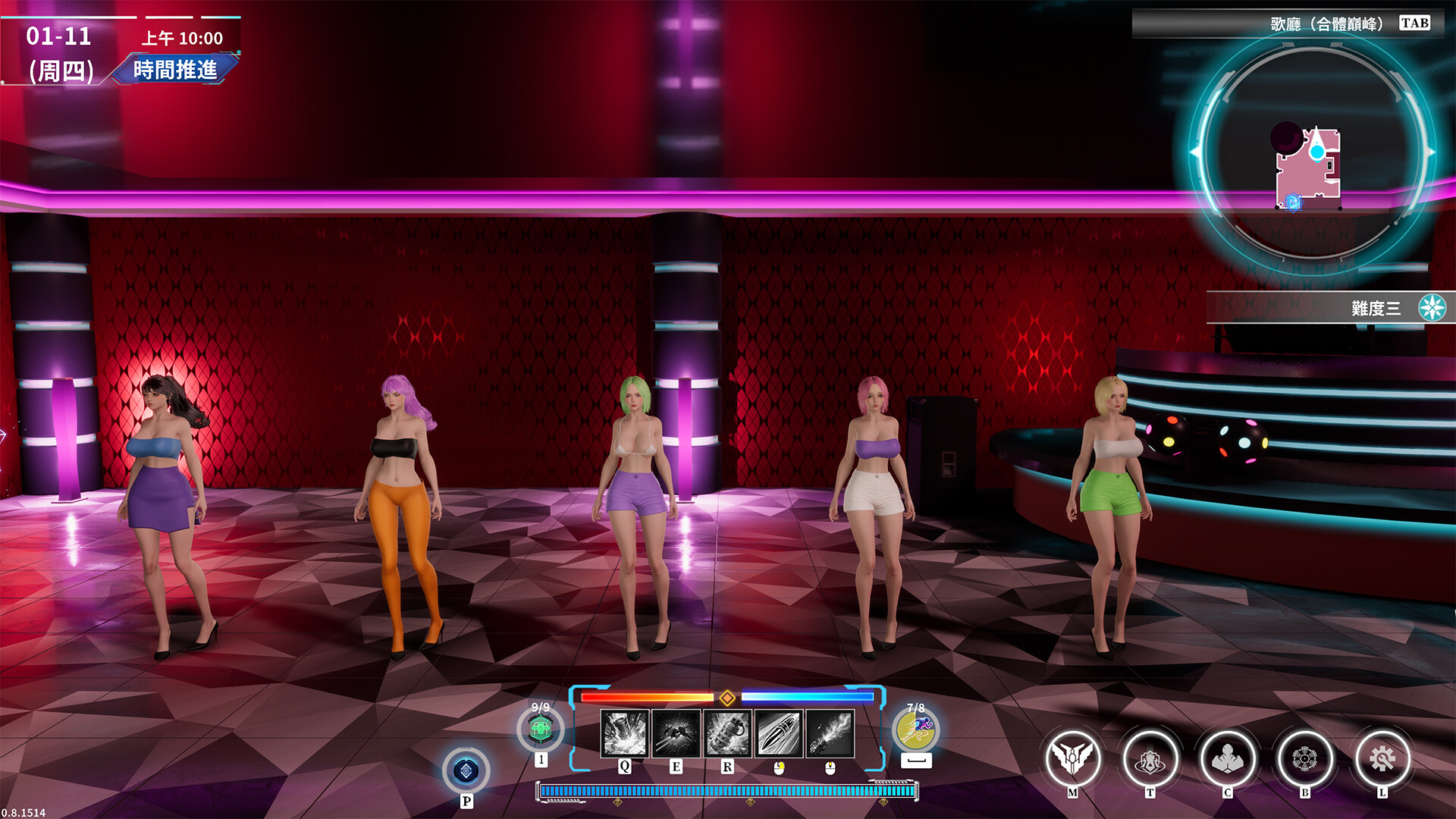
Task: Select the bullet shot attack icon
Action: [x=779, y=733]
